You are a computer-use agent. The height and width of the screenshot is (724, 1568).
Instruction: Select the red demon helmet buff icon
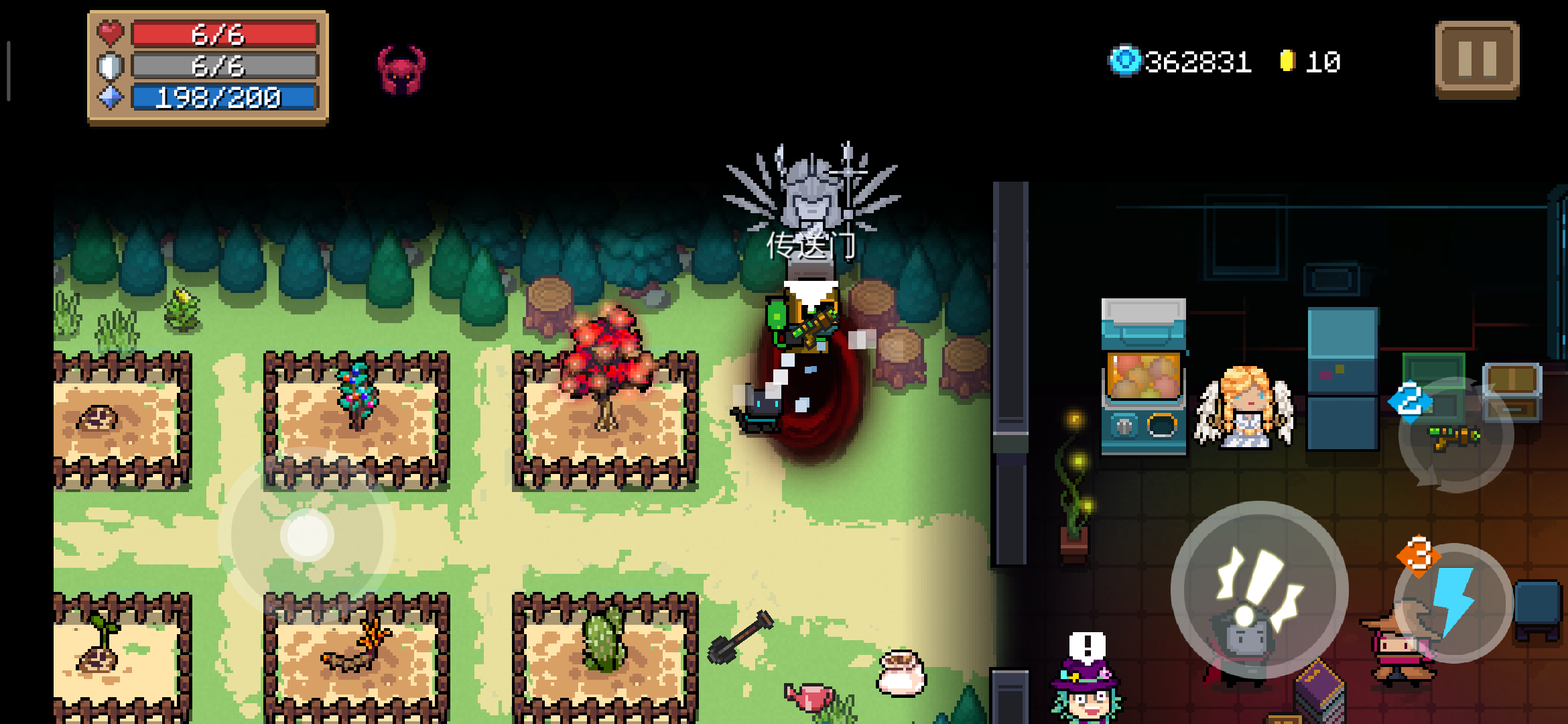click(401, 70)
